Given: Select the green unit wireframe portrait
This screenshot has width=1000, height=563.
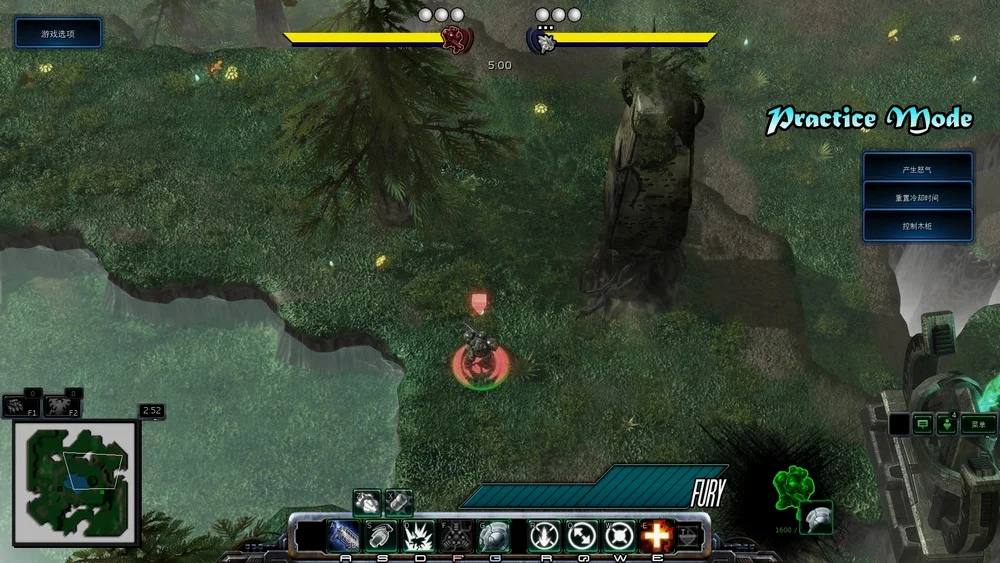Looking at the screenshot, I should (792, 487).
